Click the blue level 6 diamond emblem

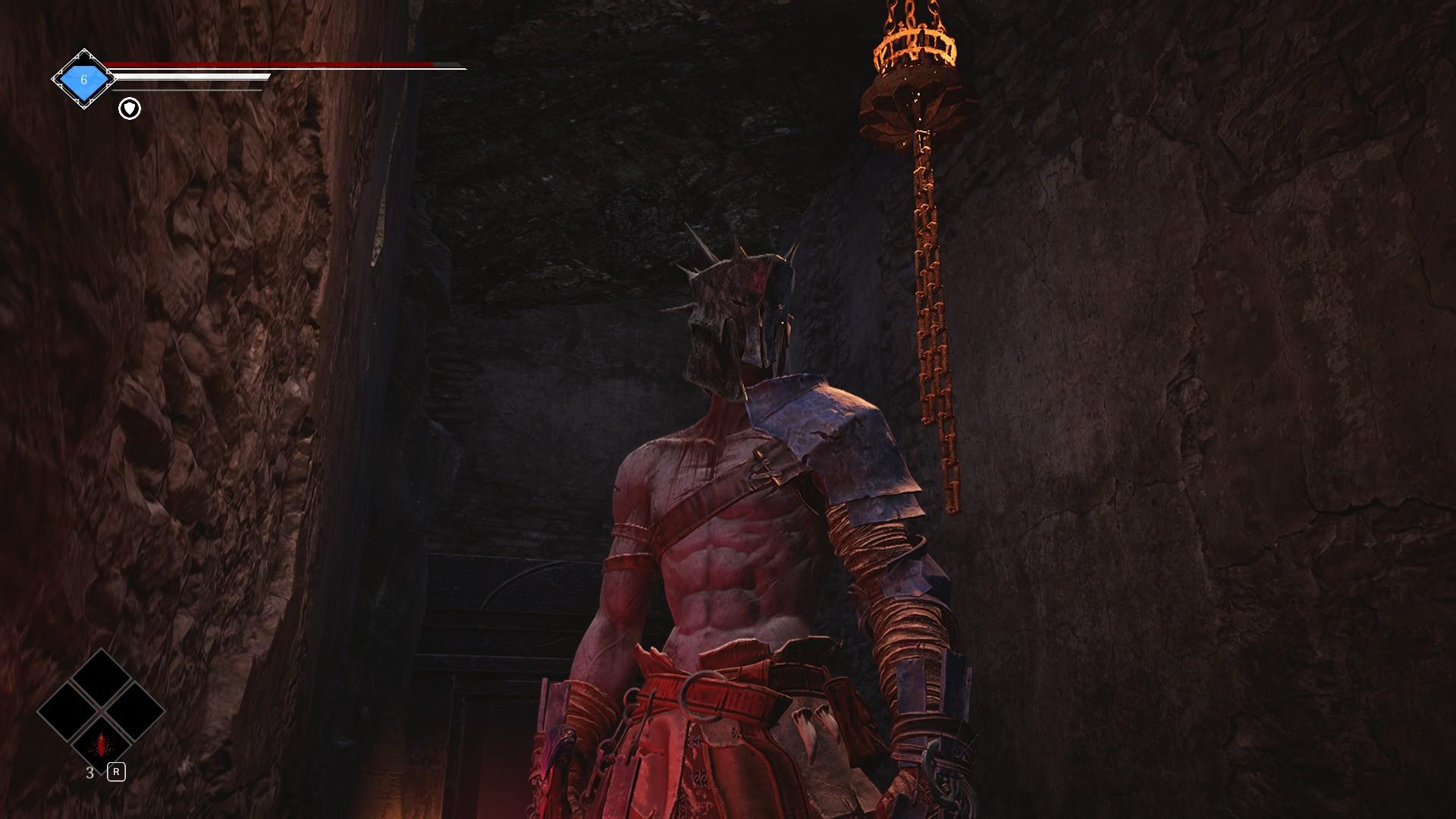[83, 79]
